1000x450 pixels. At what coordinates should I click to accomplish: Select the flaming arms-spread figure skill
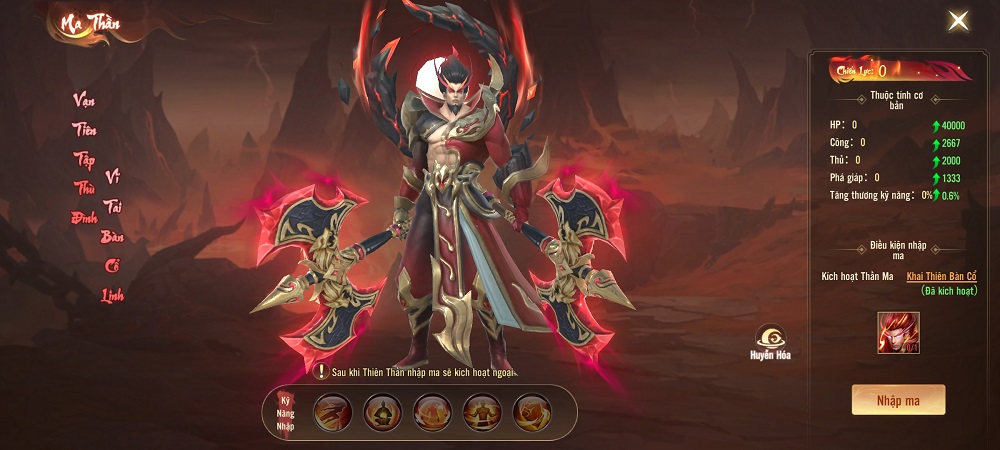[483, 412]
